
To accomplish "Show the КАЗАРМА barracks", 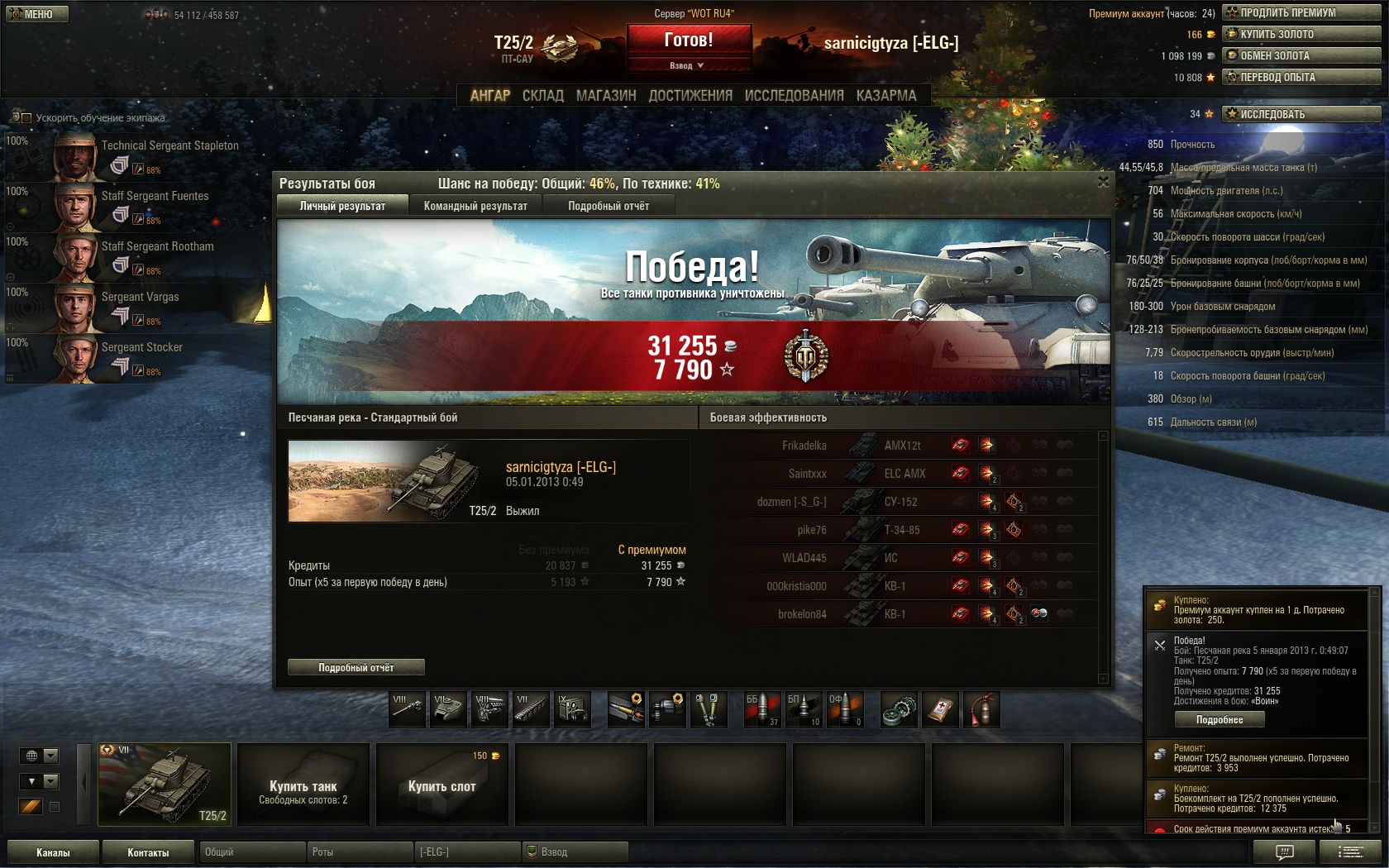I will click(x=886, y=96).
